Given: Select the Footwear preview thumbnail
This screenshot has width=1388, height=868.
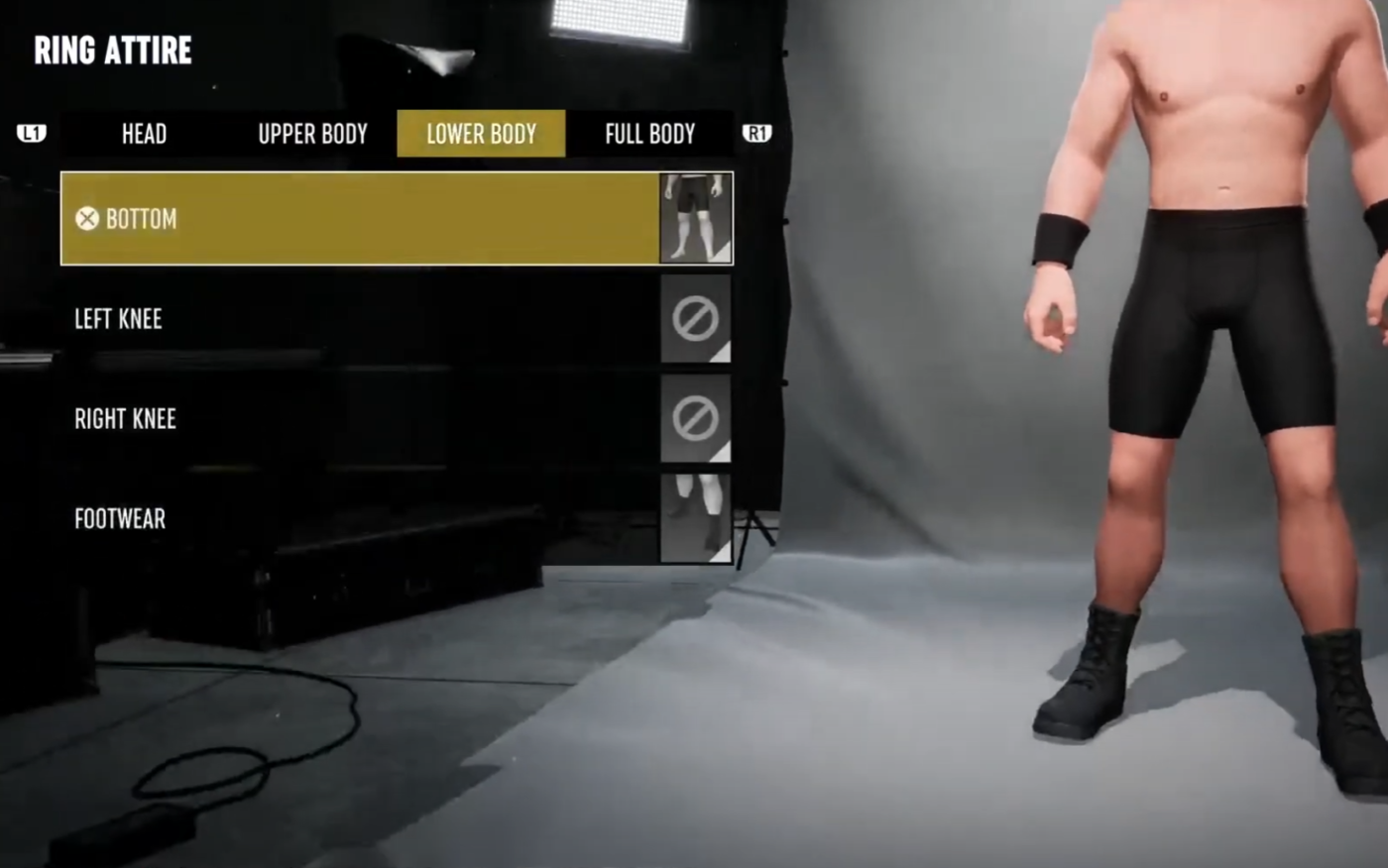Looking at the screenshot, I should [695, 517].
